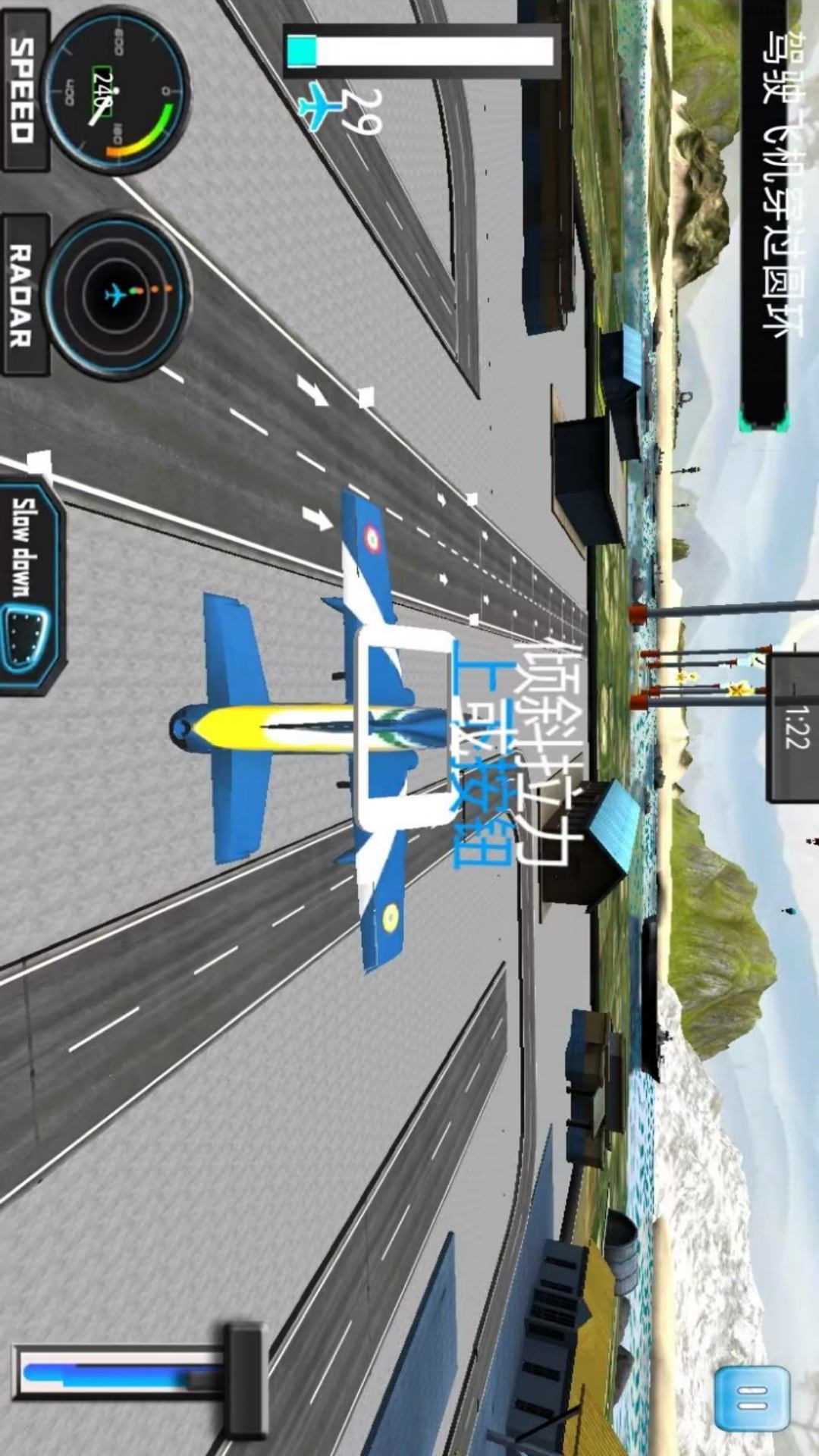This screenshot has width=819, height=1456.
Task: Pause the game with the blue button
Action: coord(752,1398)
